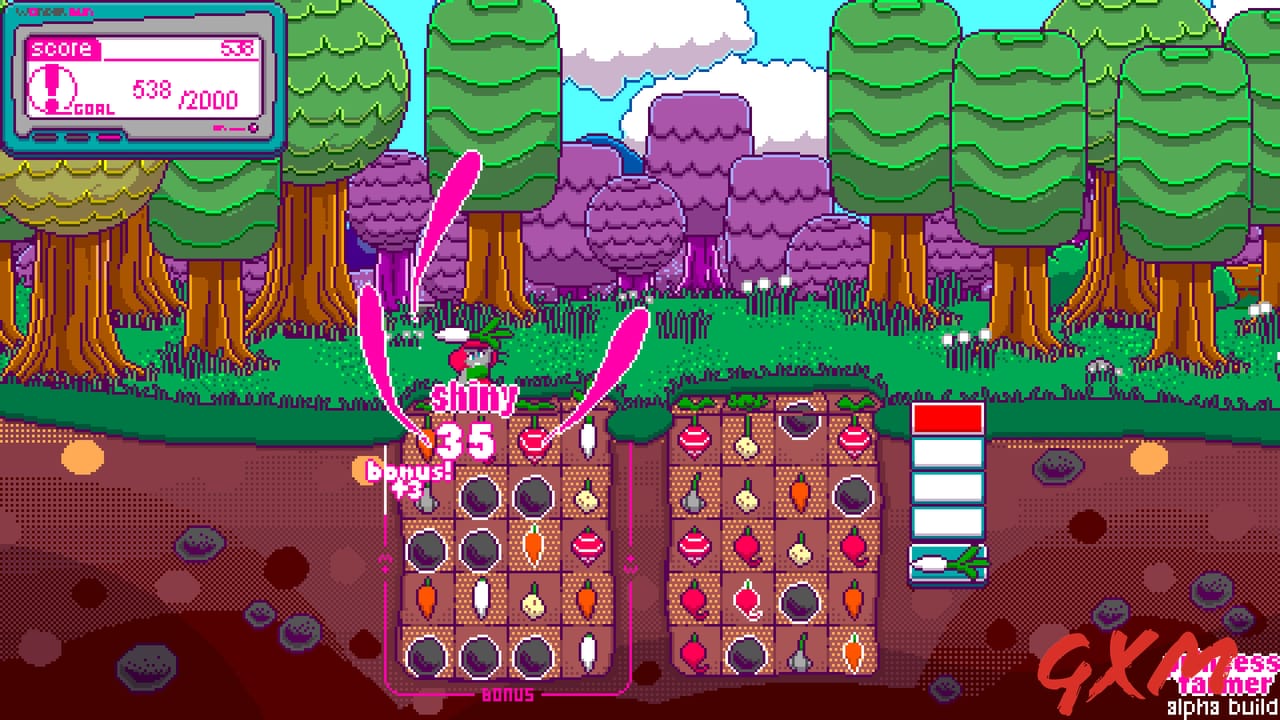
Task: Click the orange carrot in the left plot
Action: point(534,547)
